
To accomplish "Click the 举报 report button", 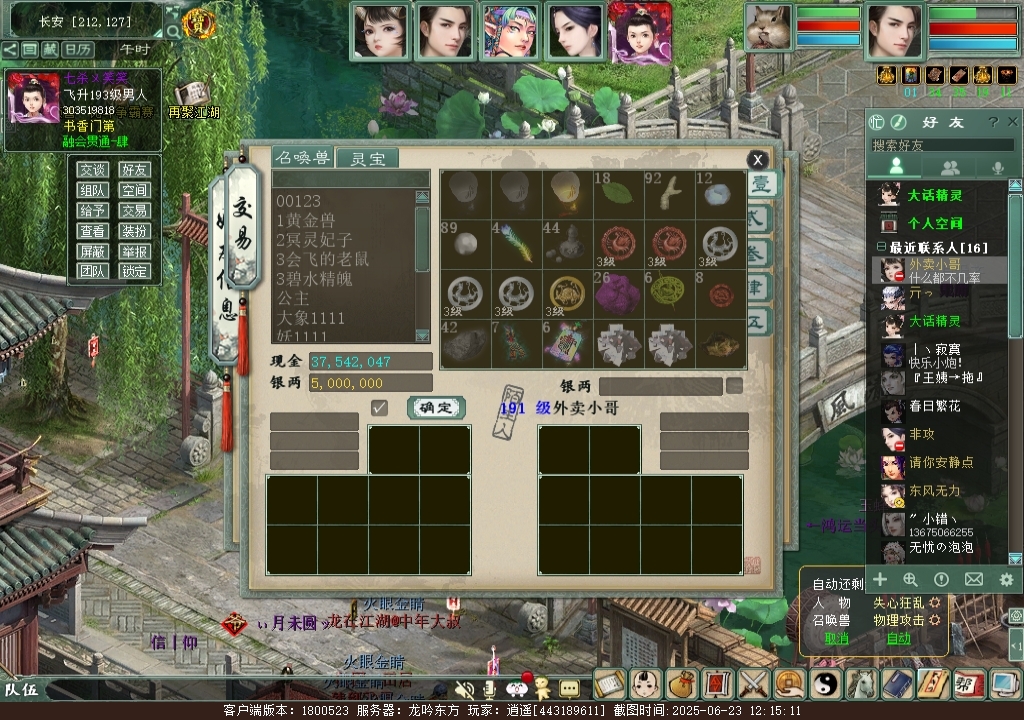I will coord(135,251).
